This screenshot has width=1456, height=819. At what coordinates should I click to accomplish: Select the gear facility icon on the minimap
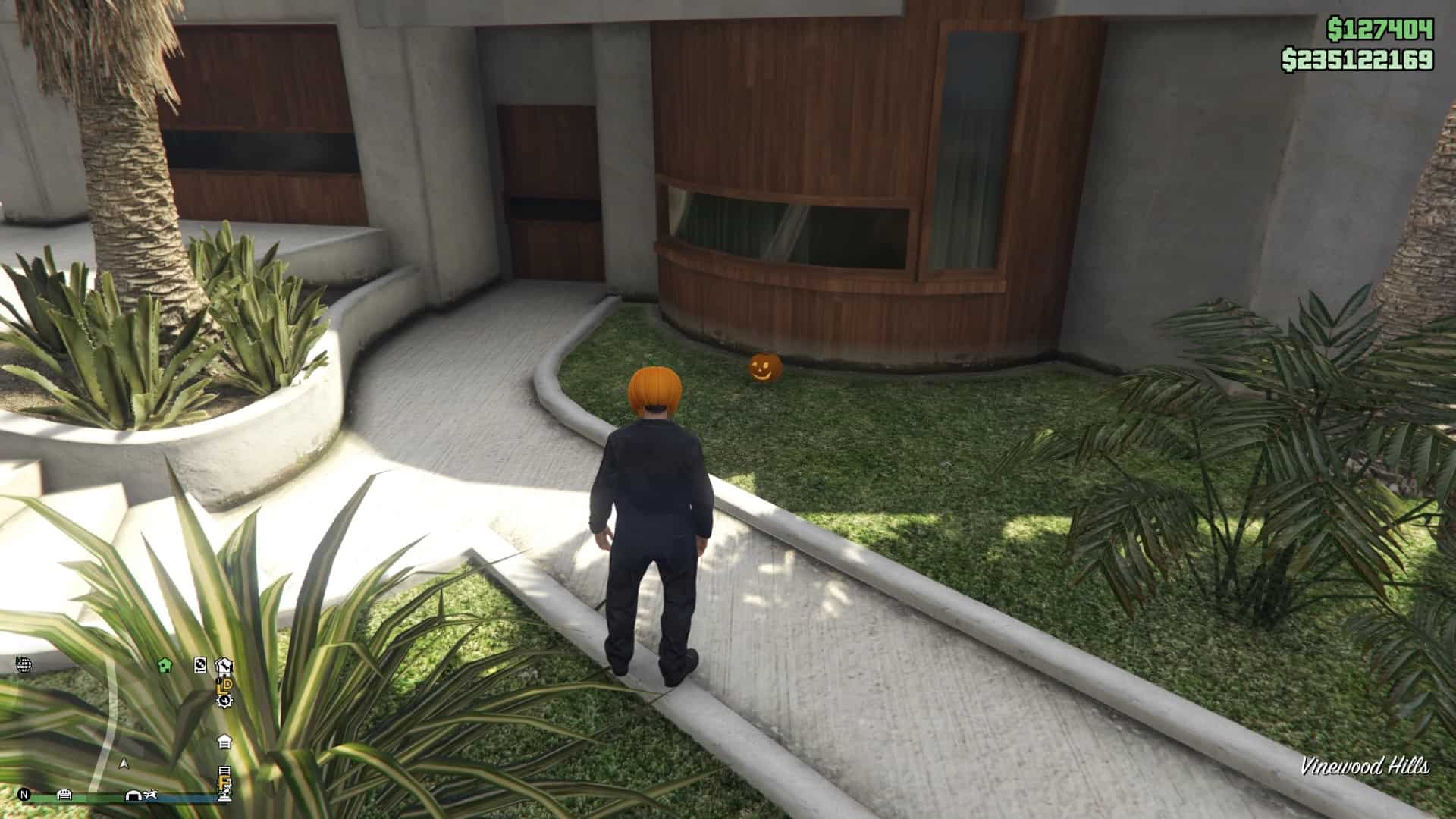click(224, 702)
